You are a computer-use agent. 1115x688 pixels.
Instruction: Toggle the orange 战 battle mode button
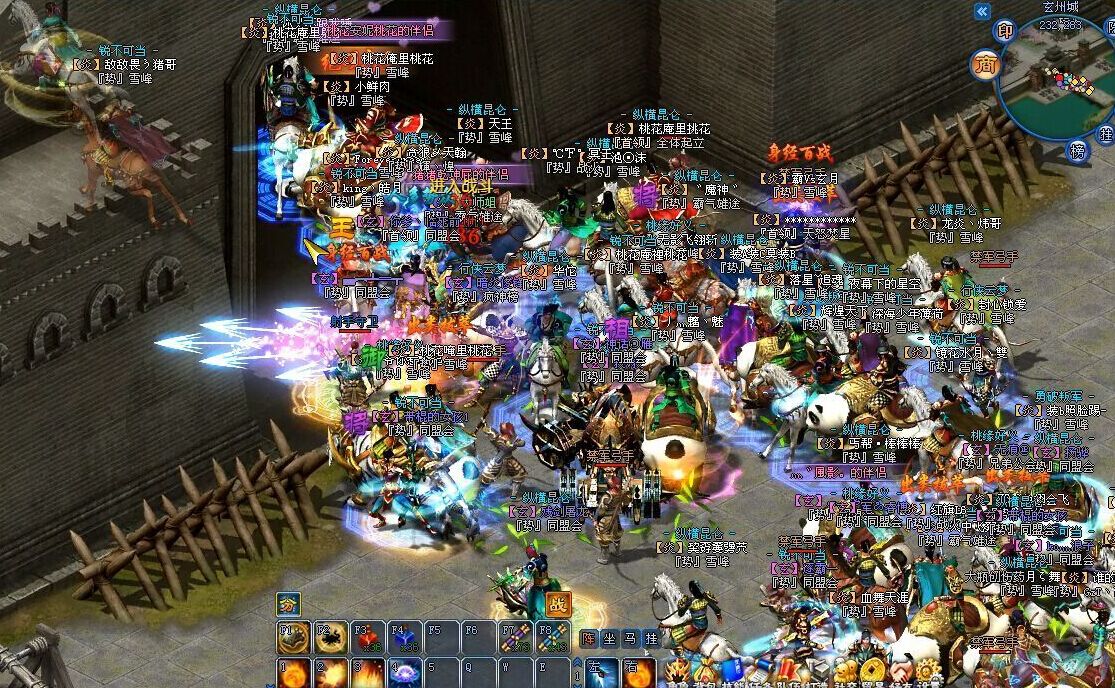point(557,604)
